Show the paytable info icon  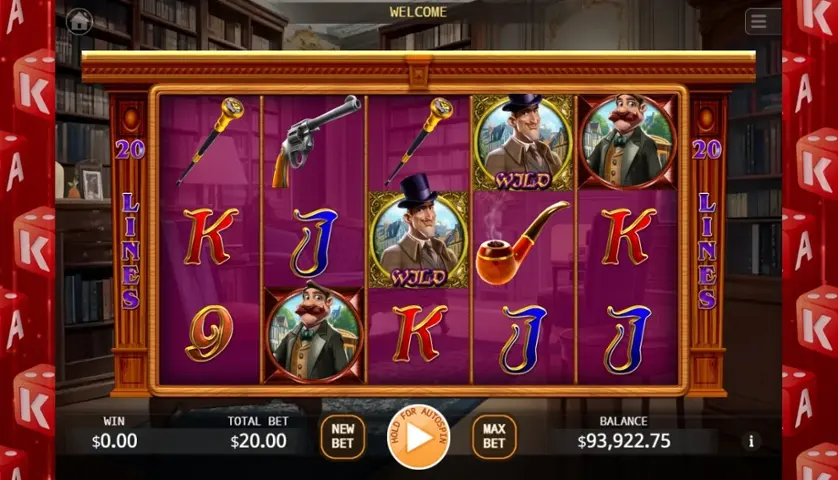750,441
